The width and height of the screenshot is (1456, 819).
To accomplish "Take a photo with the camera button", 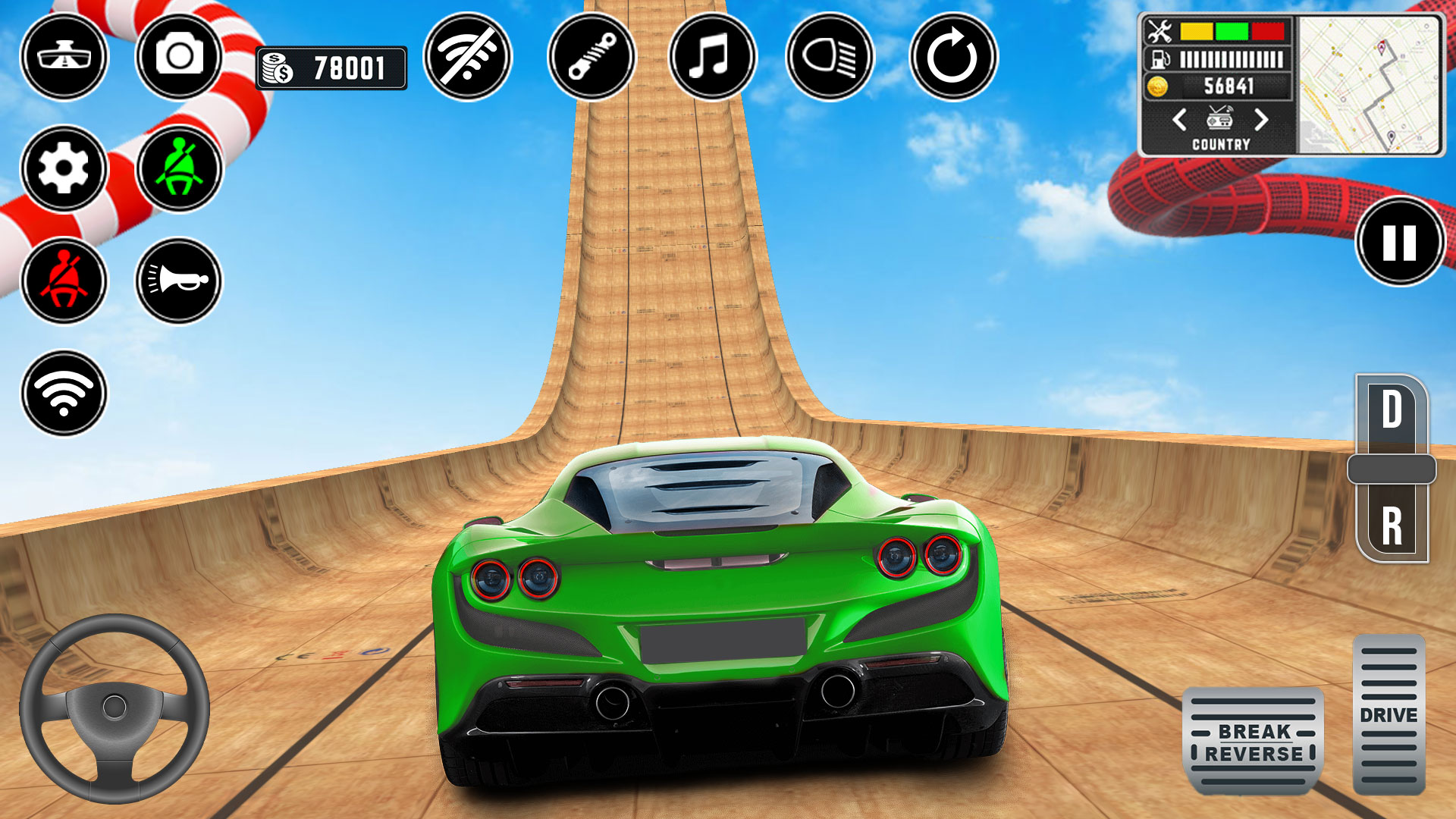I will 179,56.
